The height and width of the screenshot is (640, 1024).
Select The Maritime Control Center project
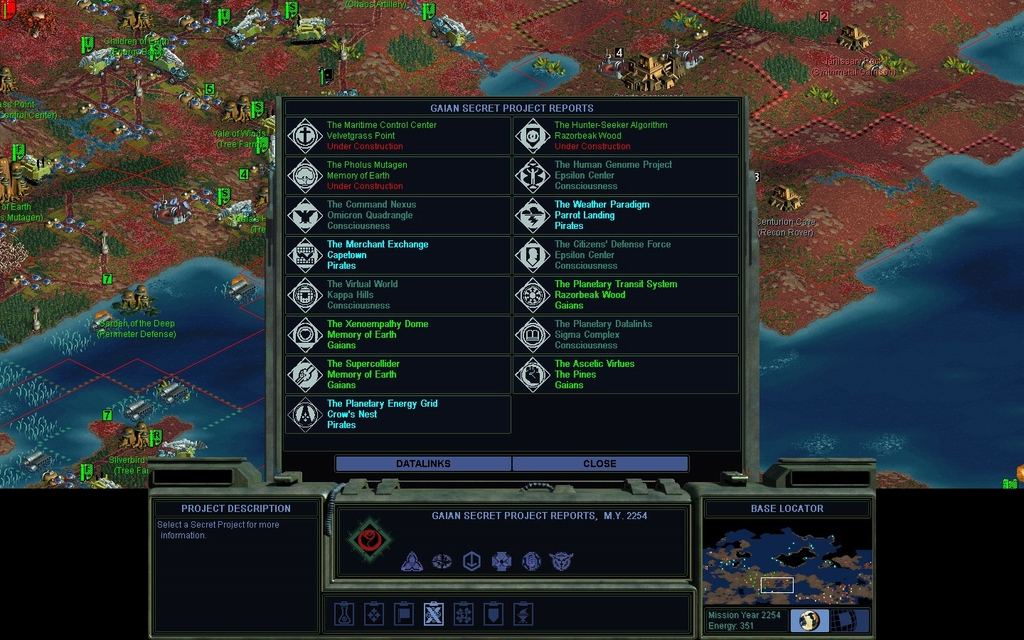tap(398, 136)
